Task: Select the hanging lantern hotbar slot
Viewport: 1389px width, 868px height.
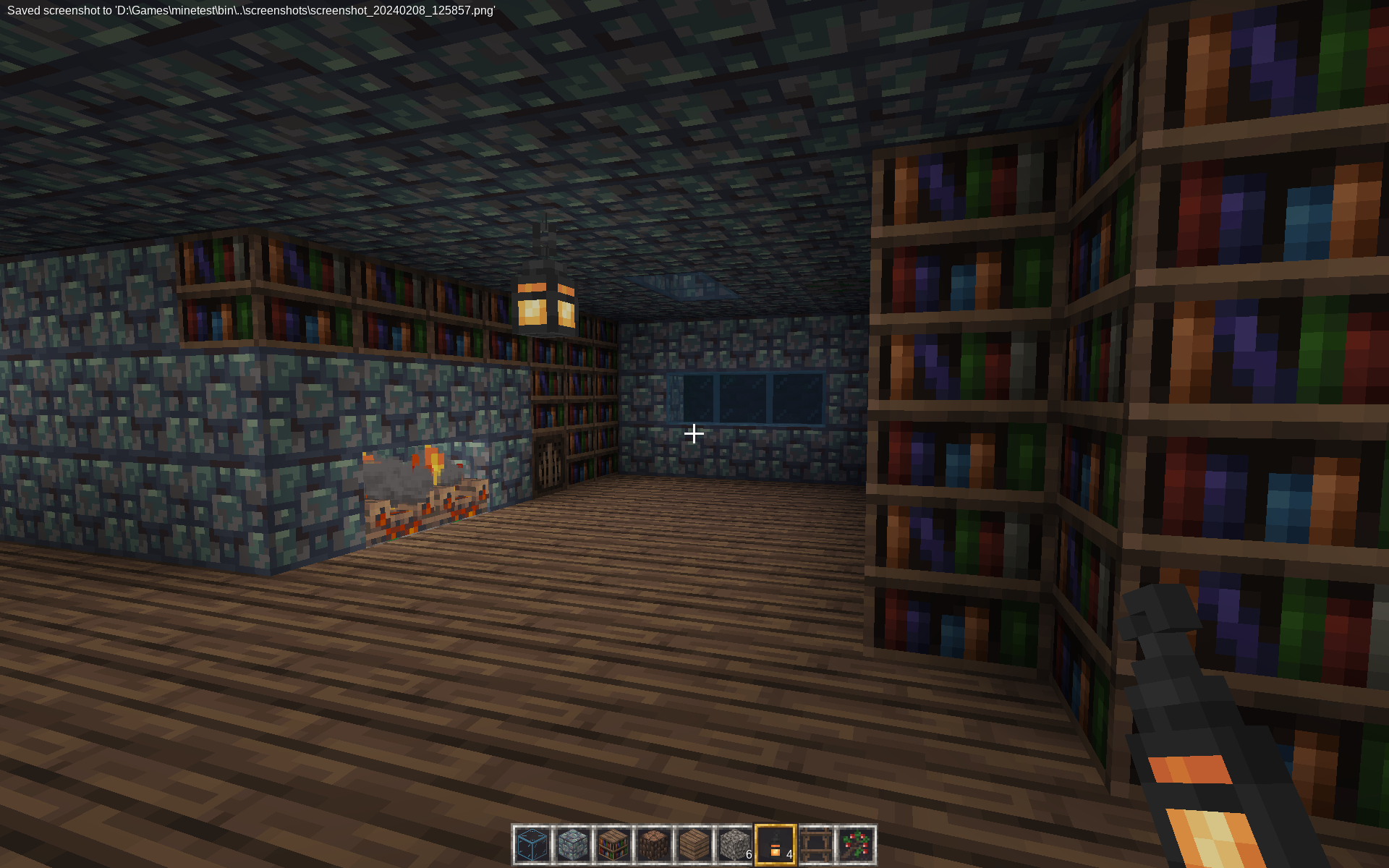Action: tap(776, 845)
